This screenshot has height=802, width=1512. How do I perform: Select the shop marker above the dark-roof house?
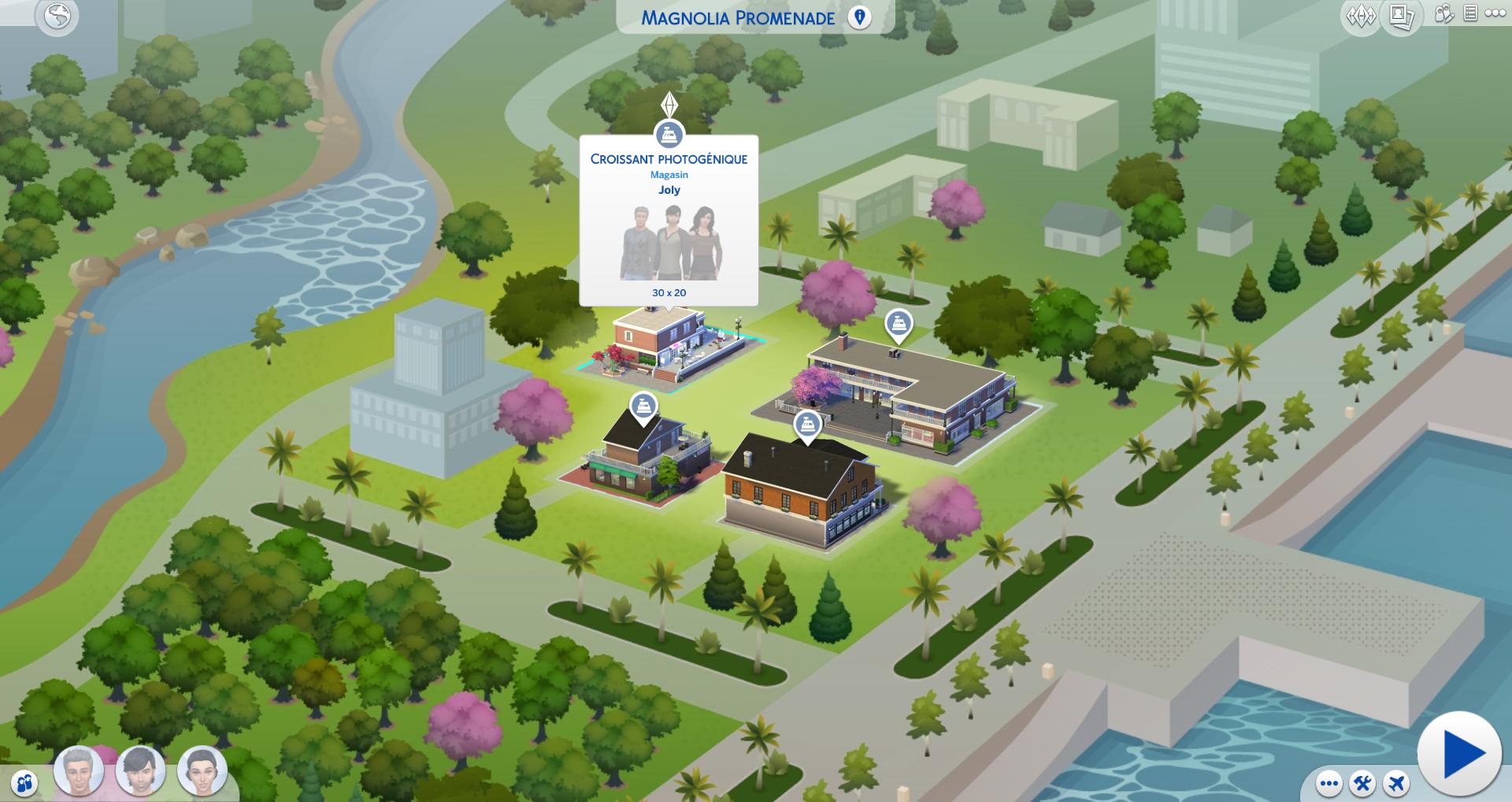pyautogui.click(x=644, y=407)
